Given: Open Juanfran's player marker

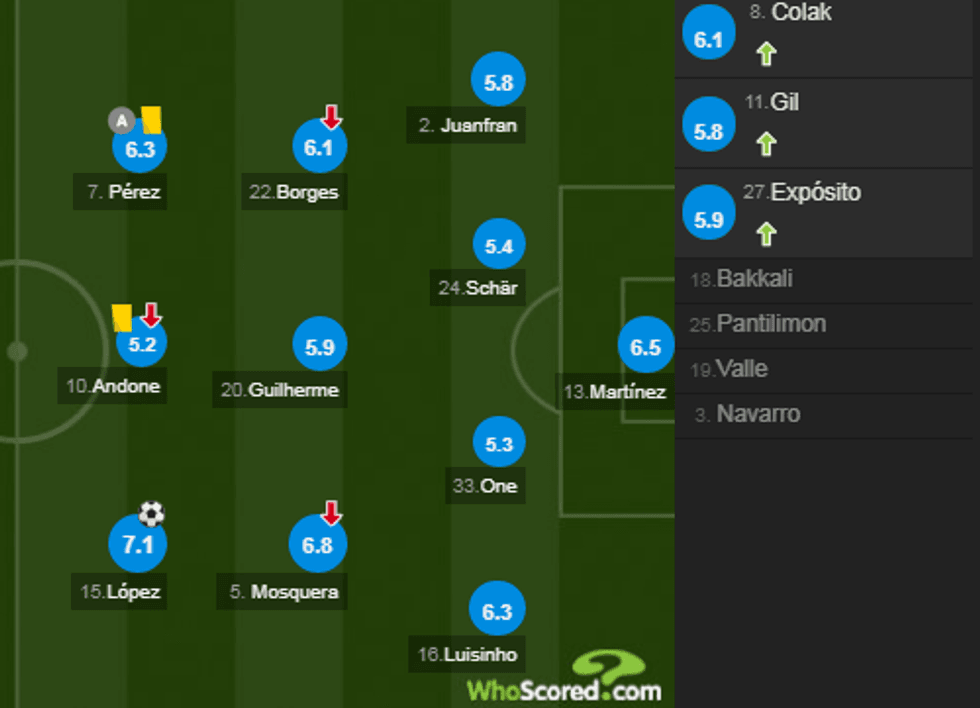Looking at the screenshot, I should pyautogui.click(x=498, y=84).
